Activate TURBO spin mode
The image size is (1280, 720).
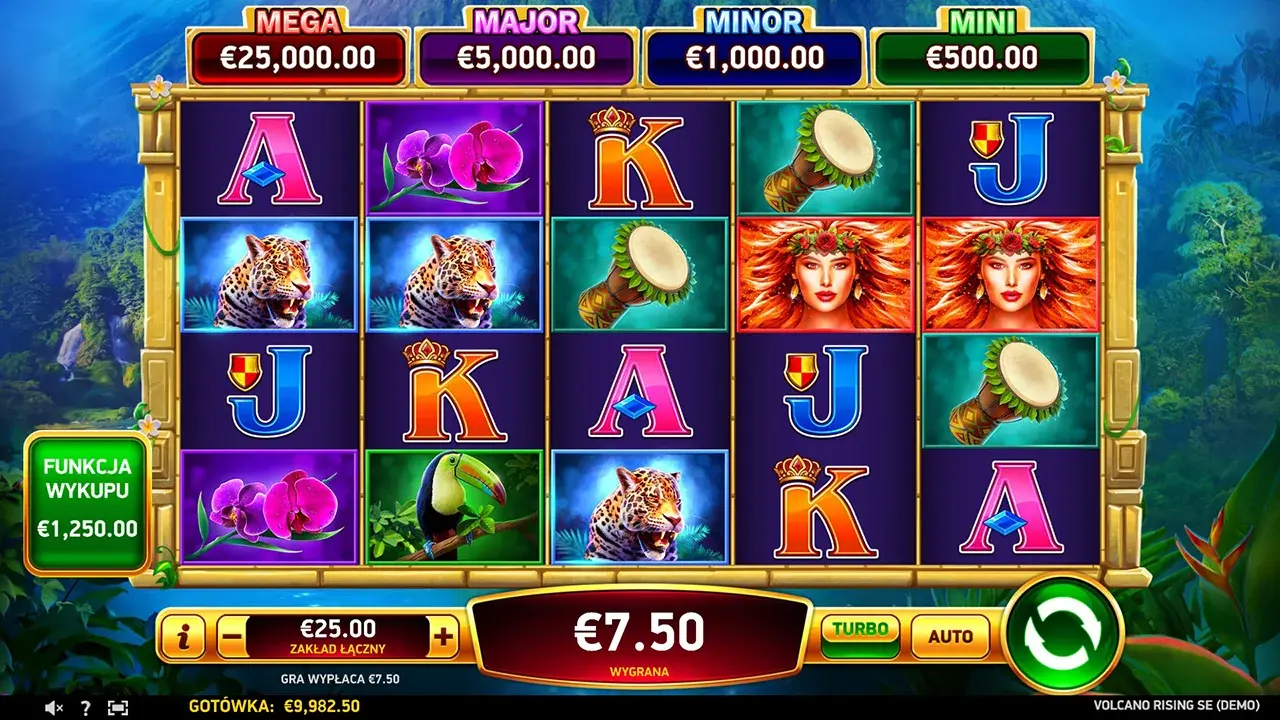point(860,634)
